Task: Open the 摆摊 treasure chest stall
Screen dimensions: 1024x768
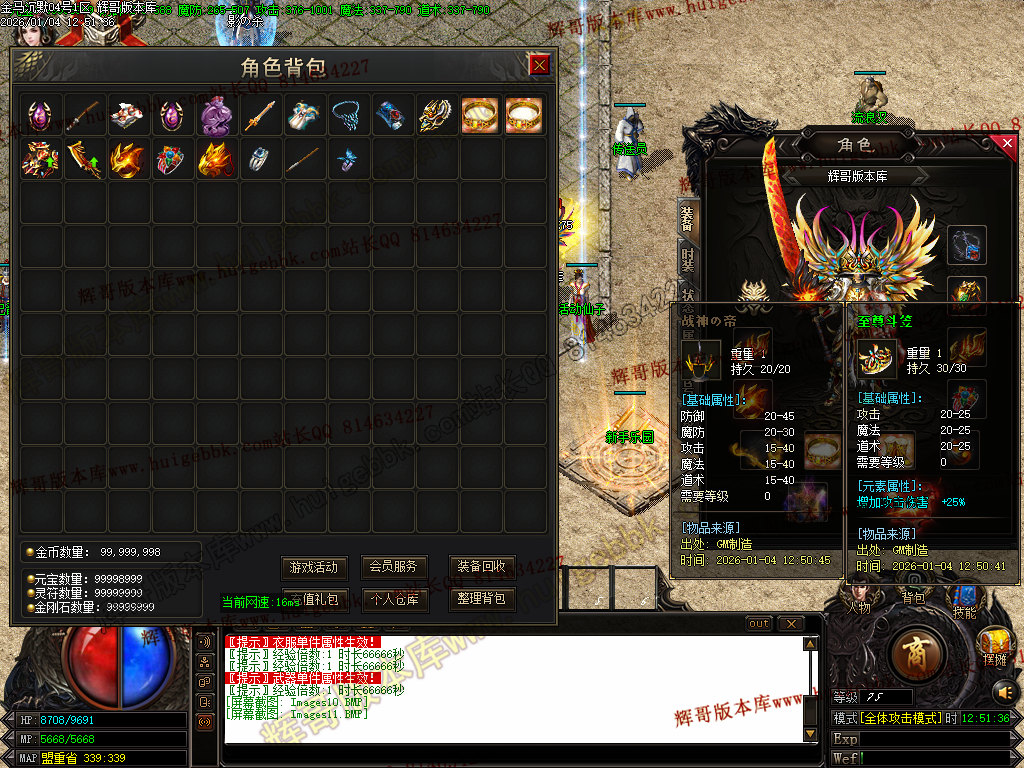Action: 995,644
